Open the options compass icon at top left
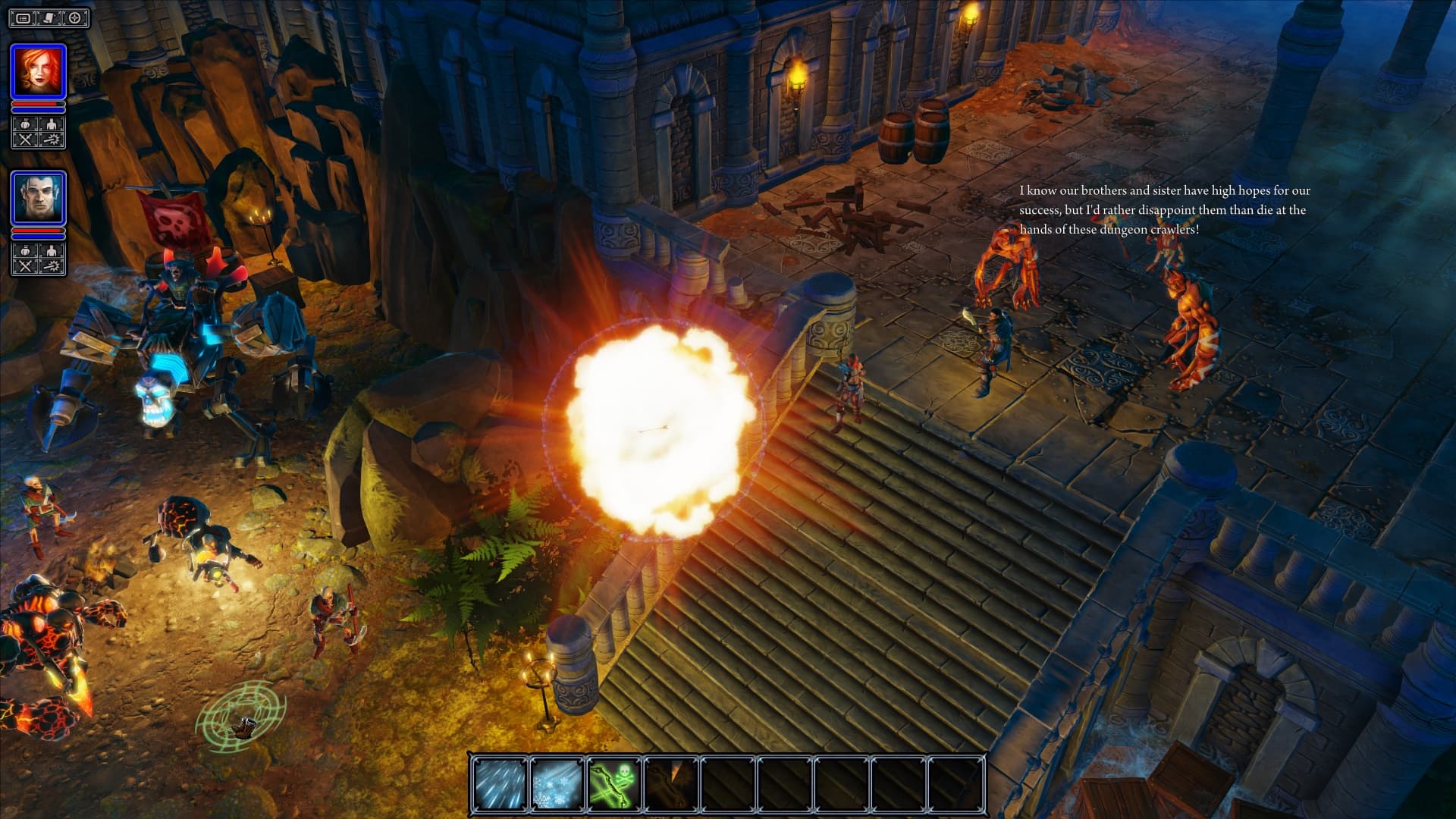 (x=74, y=17)
